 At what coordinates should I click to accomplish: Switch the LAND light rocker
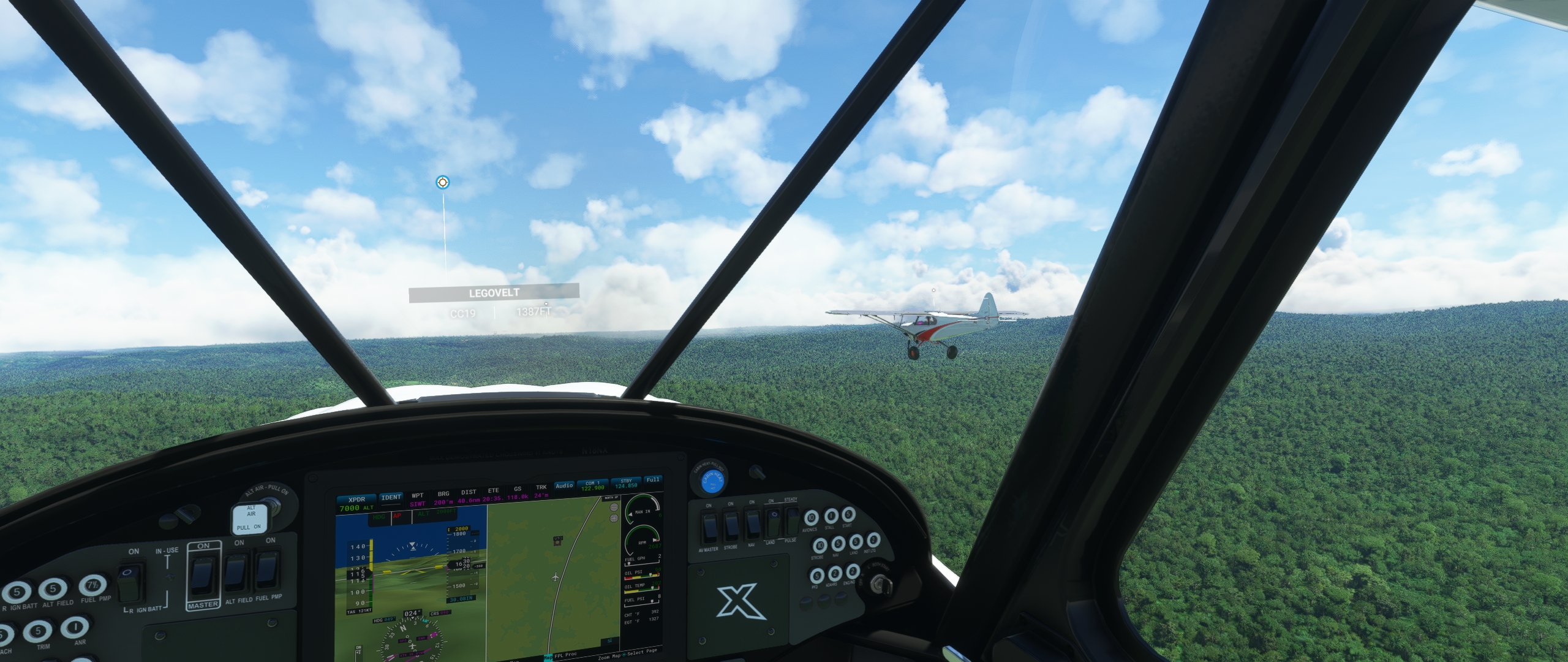coord(773,522)
